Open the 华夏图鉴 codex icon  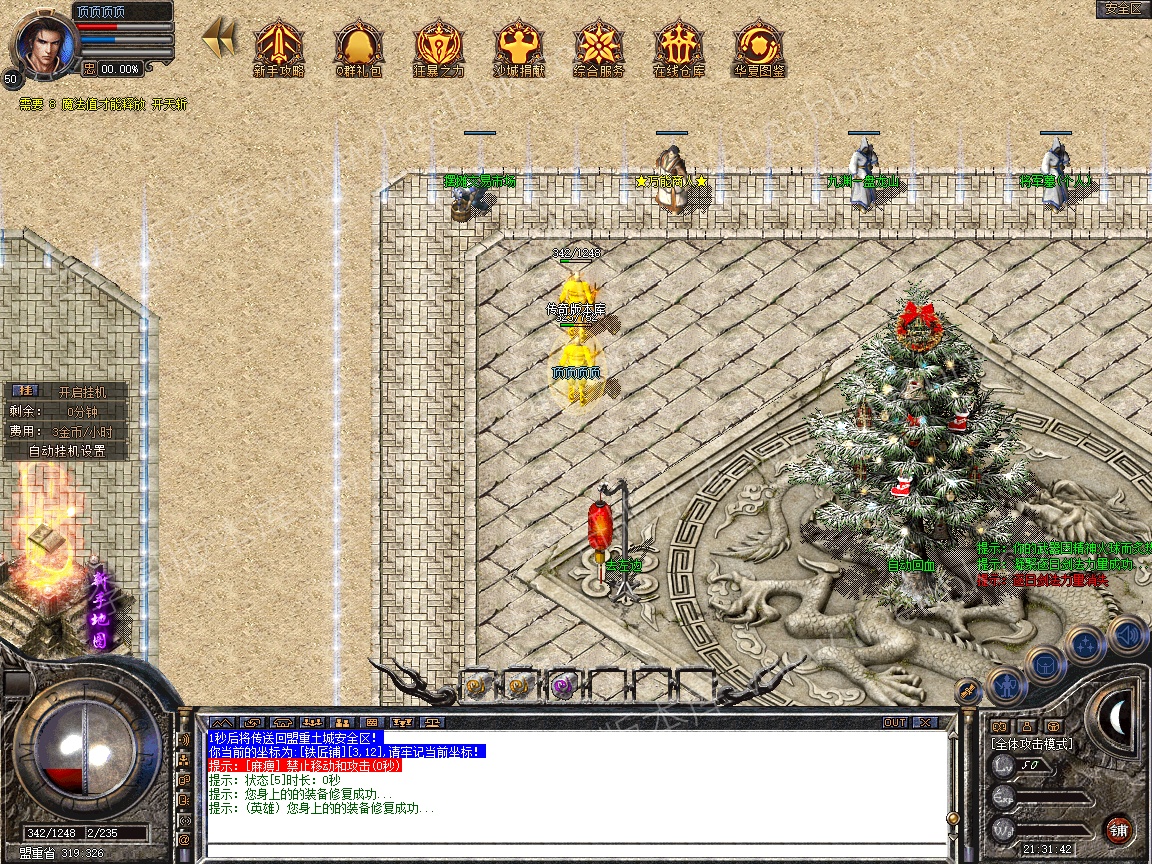tap(759, 47)
